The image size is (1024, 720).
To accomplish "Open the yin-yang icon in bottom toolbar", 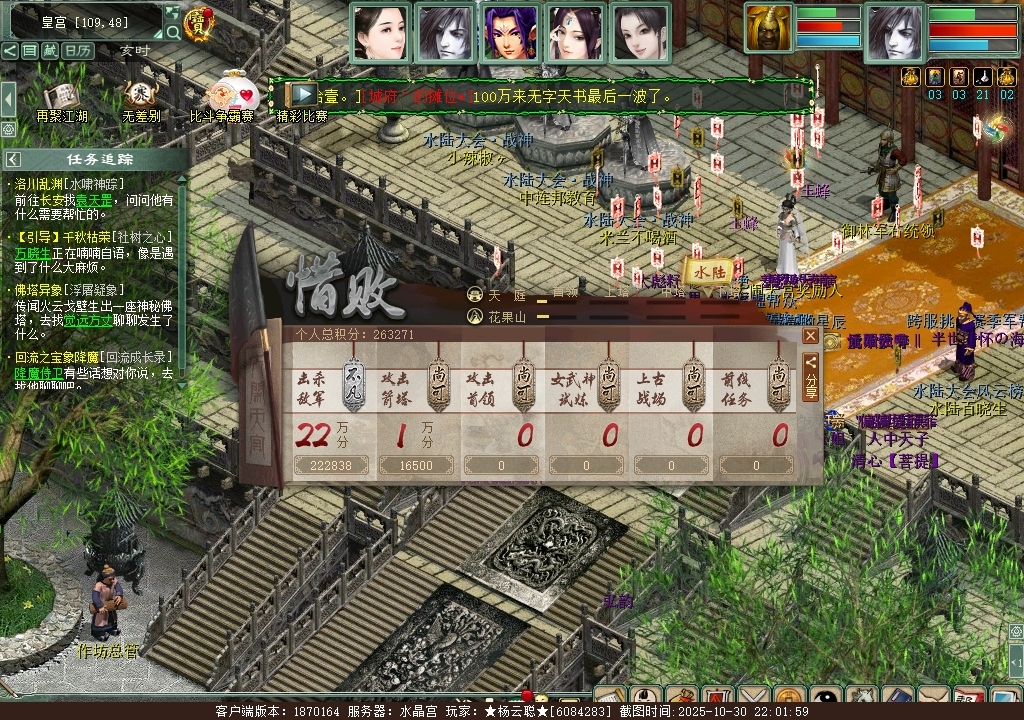I will [x=824, y=698].
